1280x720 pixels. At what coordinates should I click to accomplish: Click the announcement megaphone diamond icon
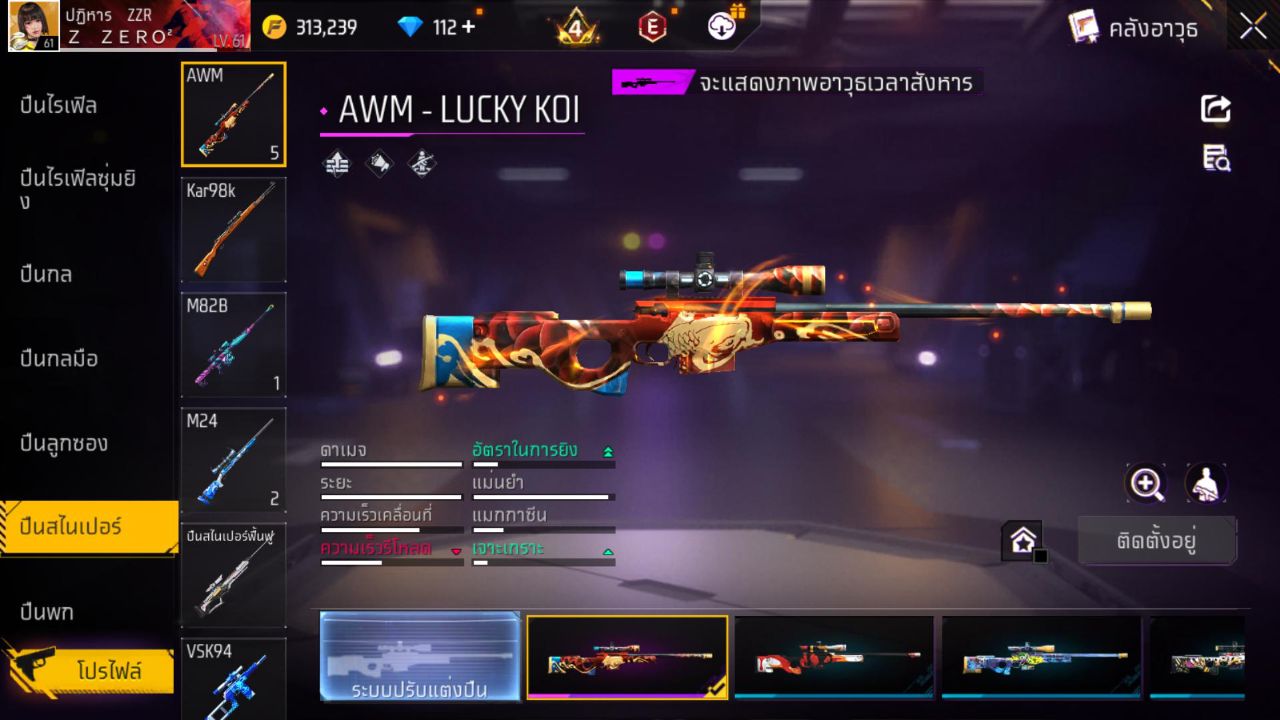point(378,165)
